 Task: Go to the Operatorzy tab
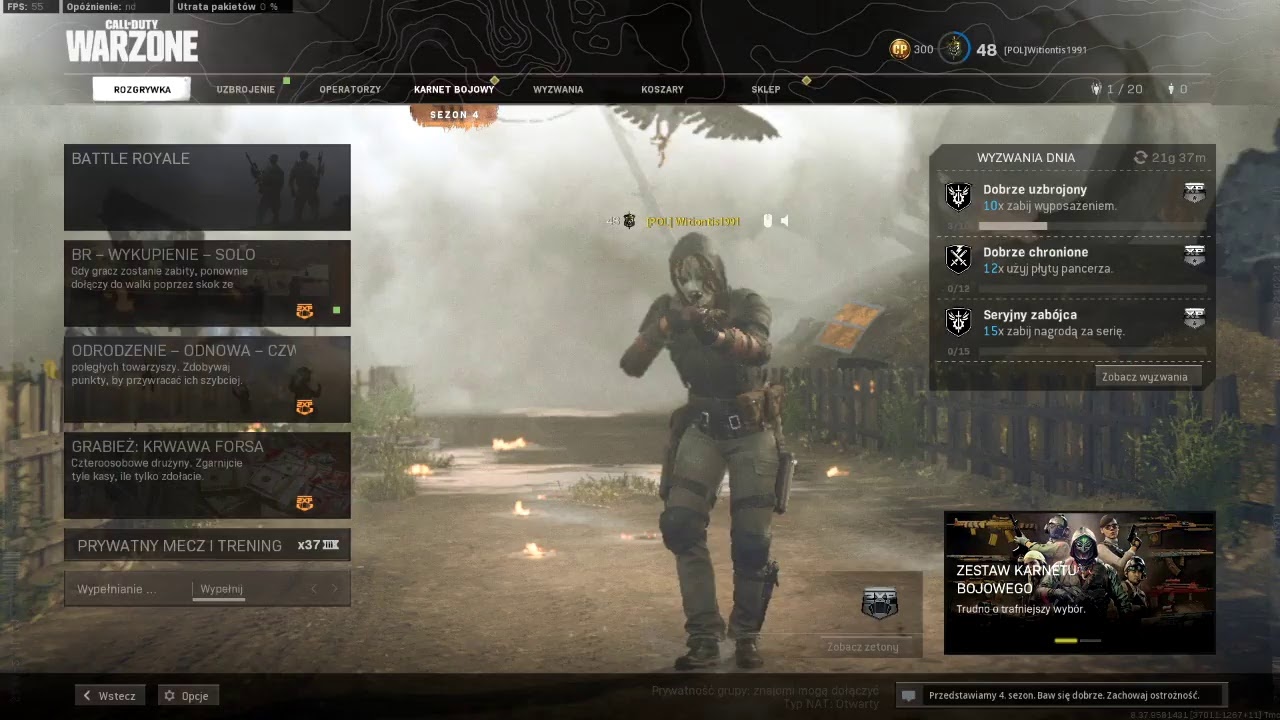(350, 89)
